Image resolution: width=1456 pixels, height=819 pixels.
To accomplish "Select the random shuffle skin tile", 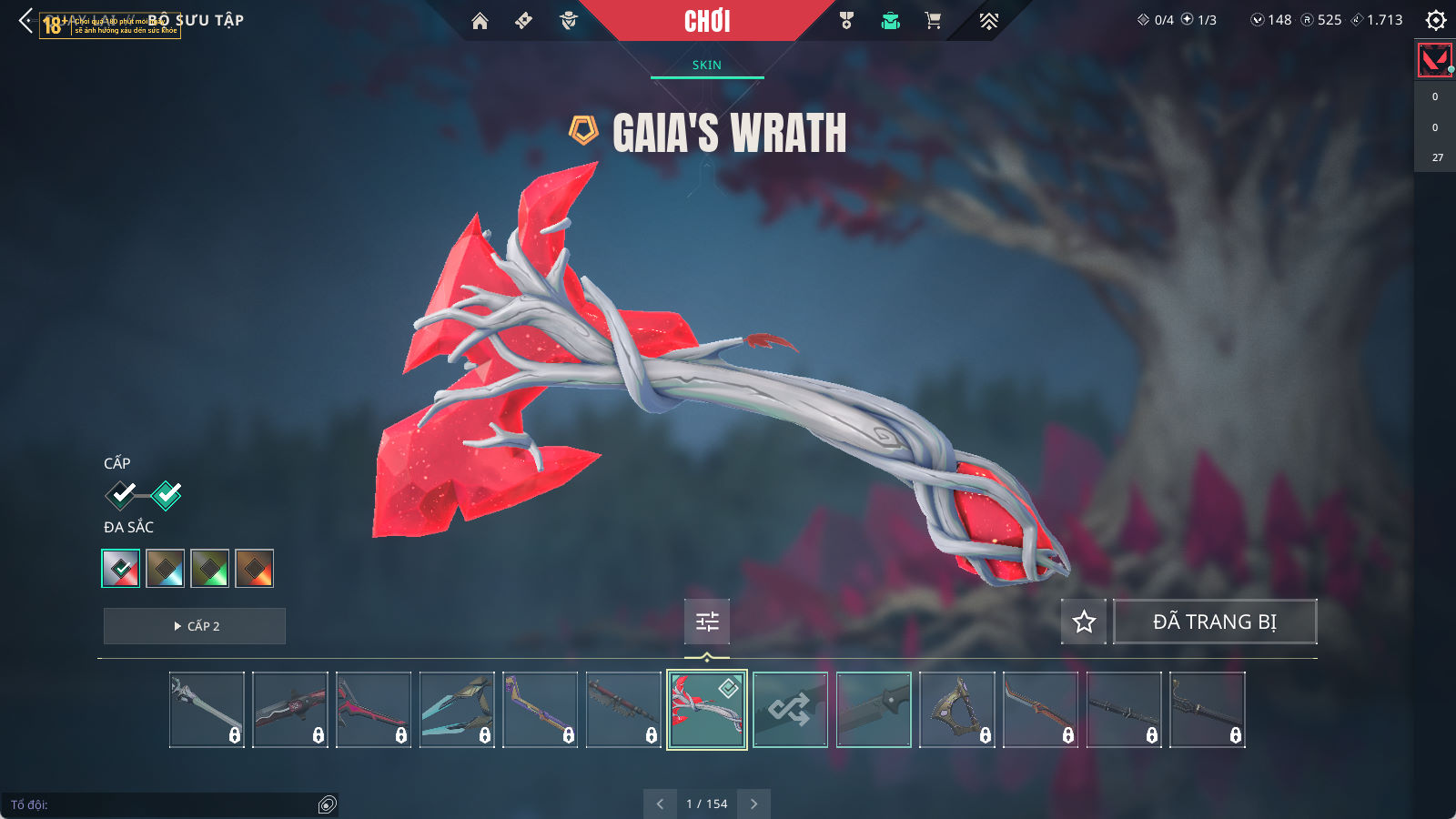I will click(x=790, y=710).
